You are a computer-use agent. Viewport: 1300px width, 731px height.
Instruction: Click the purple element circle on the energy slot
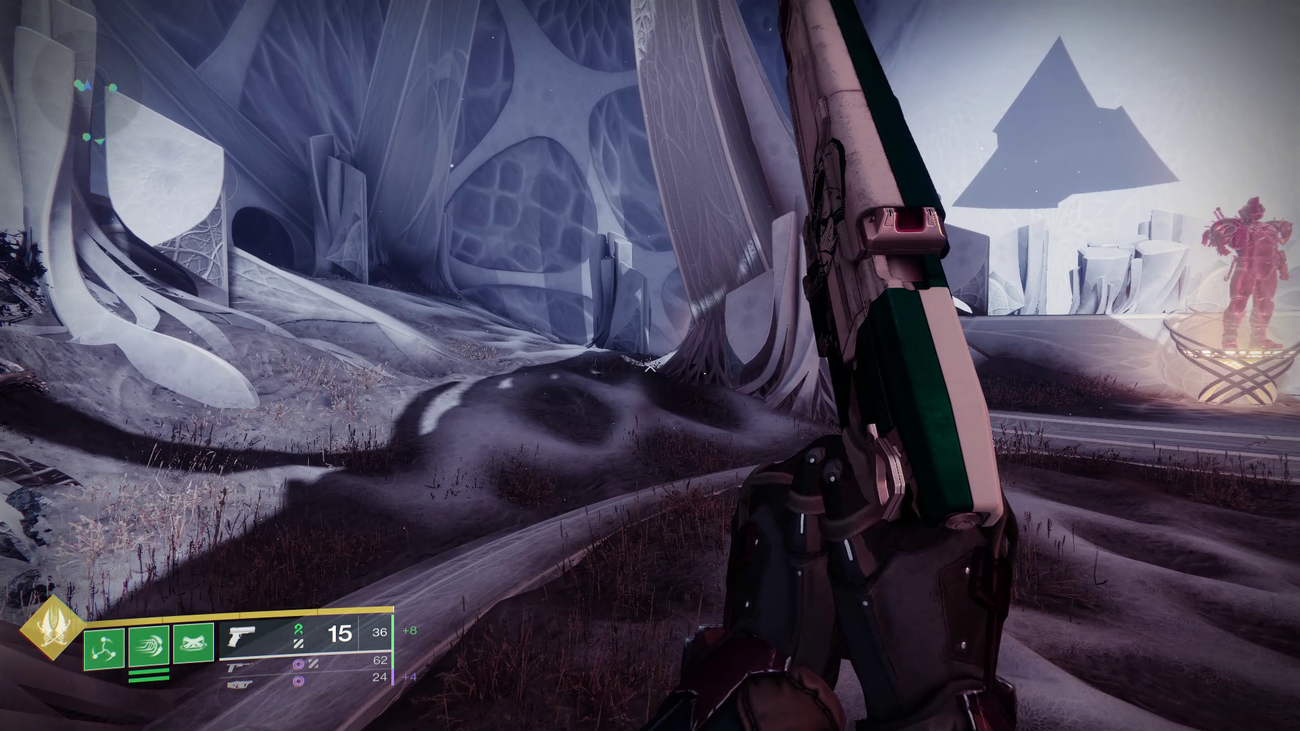tap(299, 665)
